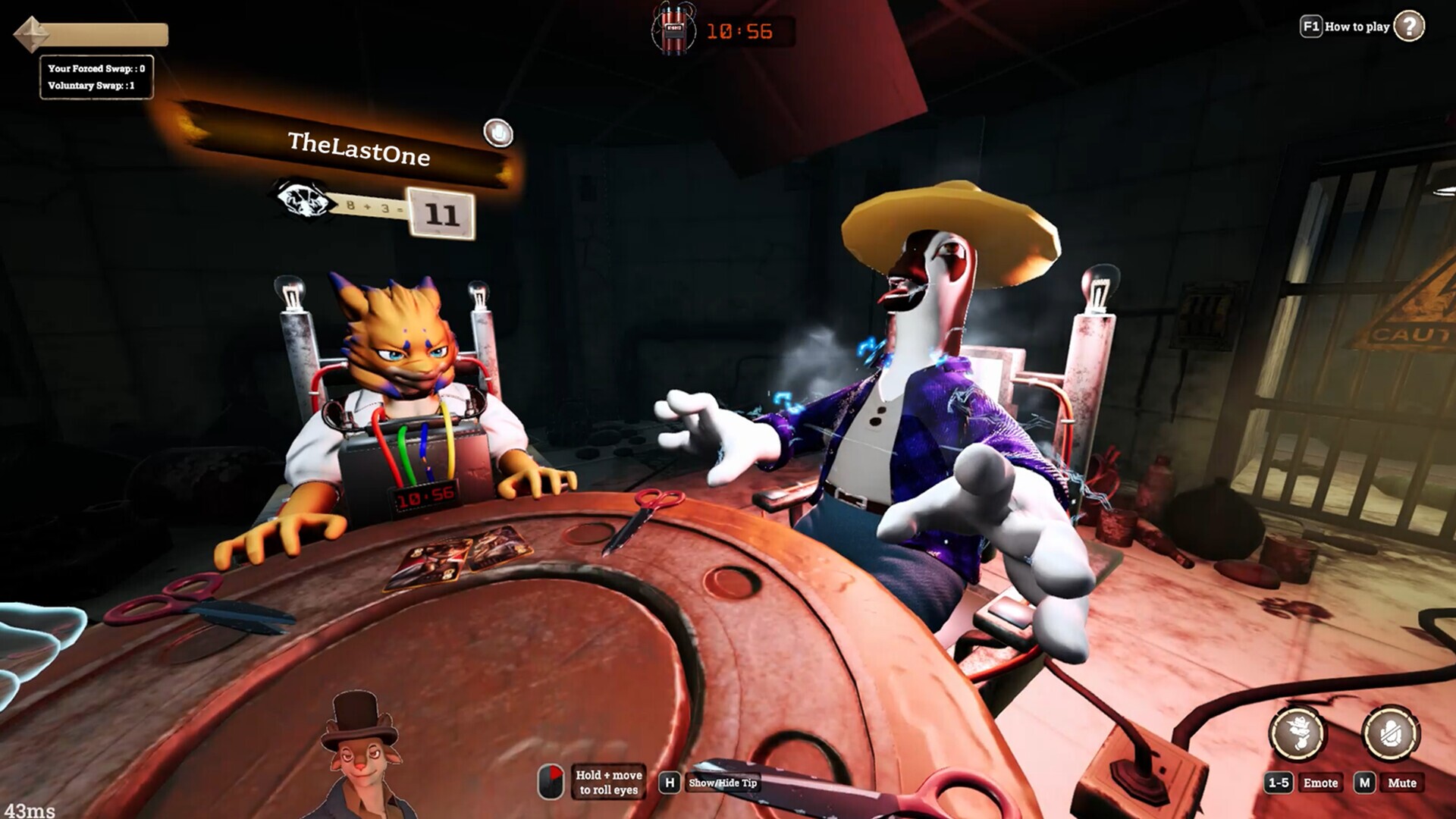Mute the other player's voice
The width and height of the screenshot is (1456, 819).
[x=497, y=130]
